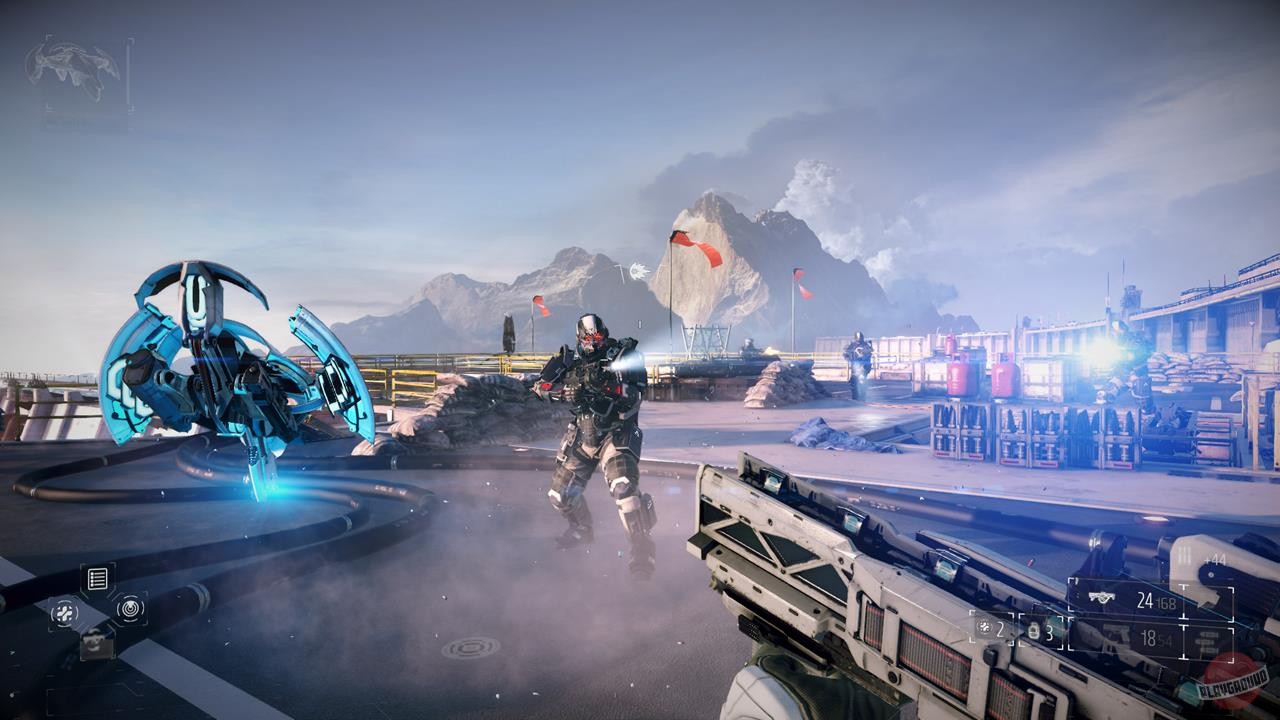Expand the OWL ability selector cross
1280x720 pixels.
coord(98,611)
